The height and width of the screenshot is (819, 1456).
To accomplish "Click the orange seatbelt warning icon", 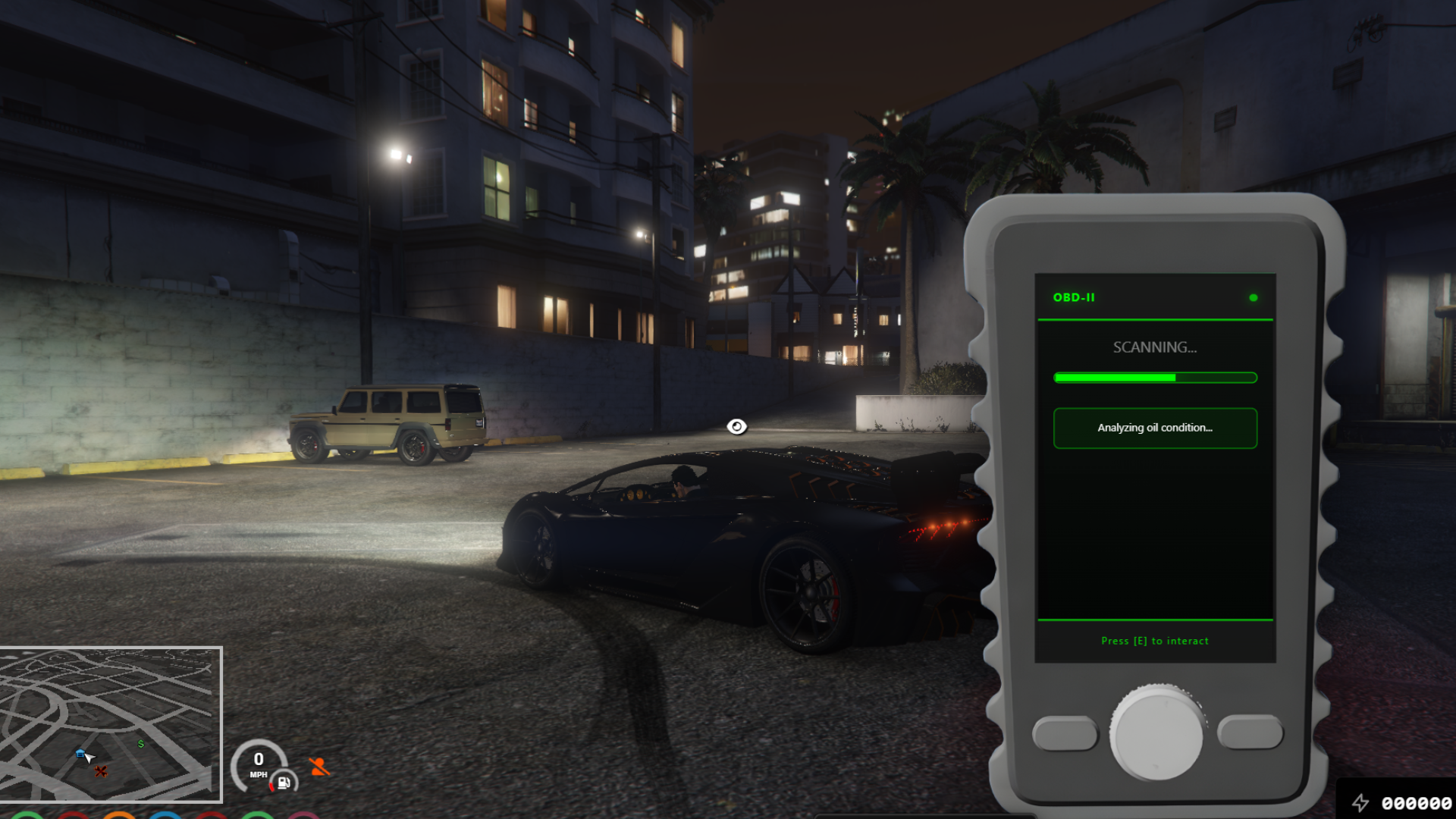I will [319, 767].
